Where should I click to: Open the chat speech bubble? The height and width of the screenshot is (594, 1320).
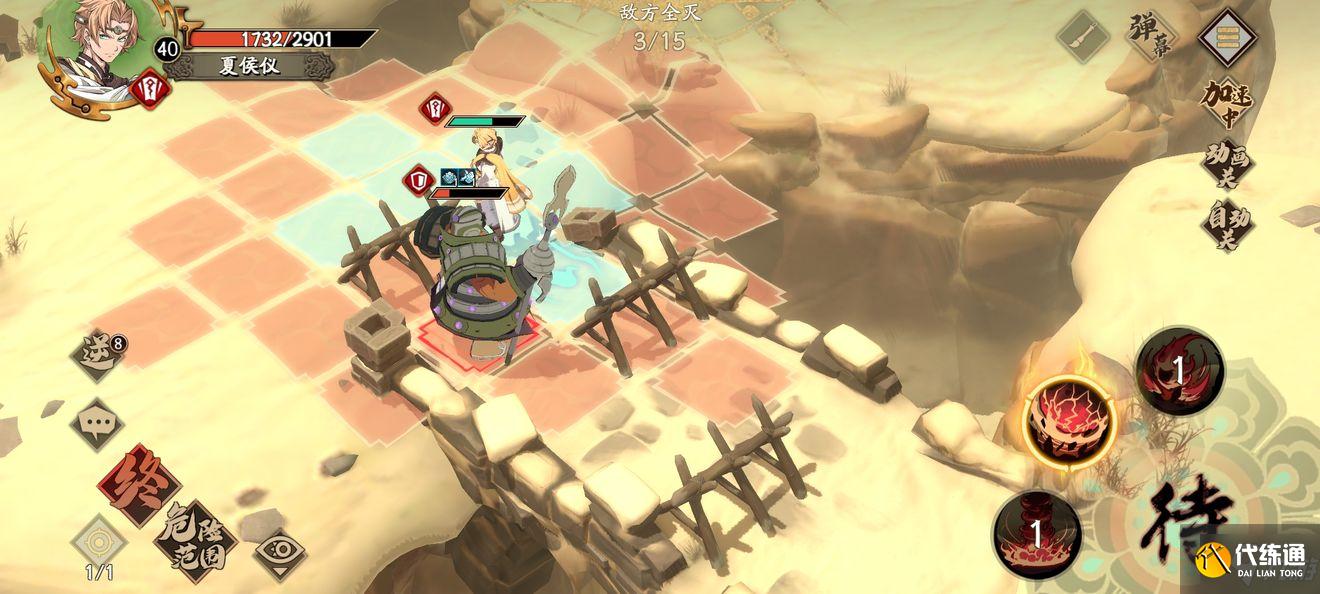click(97, 422)
